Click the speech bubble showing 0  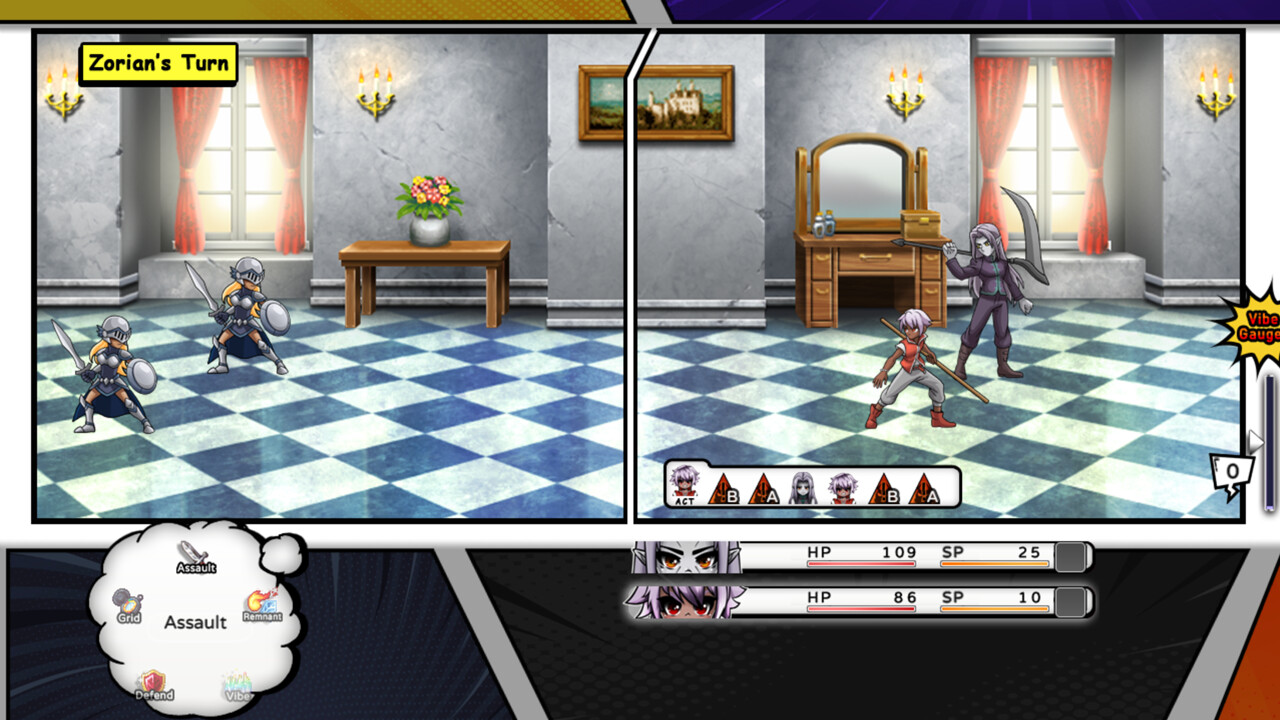click(x=1232, y=468)
